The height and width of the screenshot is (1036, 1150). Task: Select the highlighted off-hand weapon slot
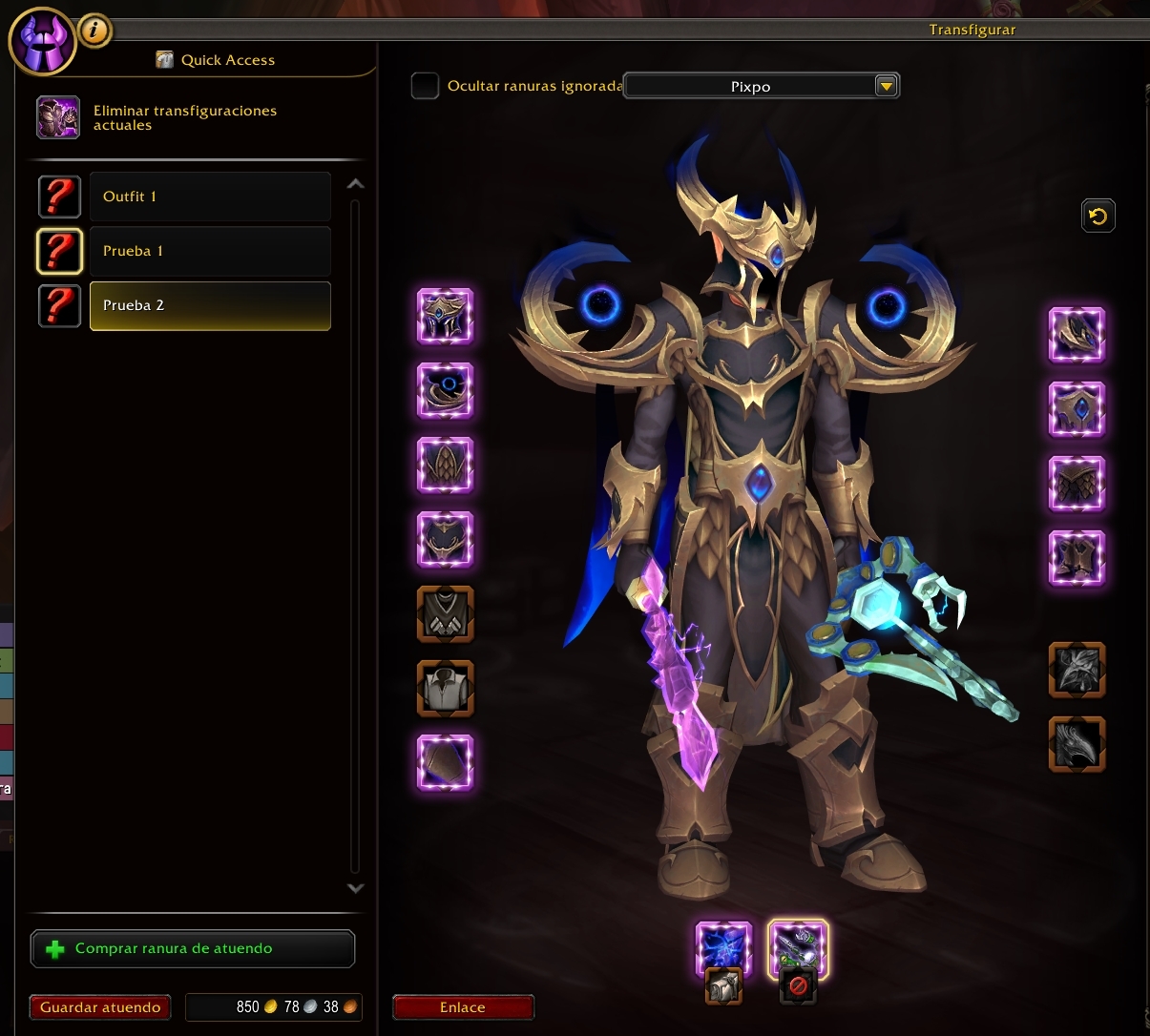[x=798, y=949]
